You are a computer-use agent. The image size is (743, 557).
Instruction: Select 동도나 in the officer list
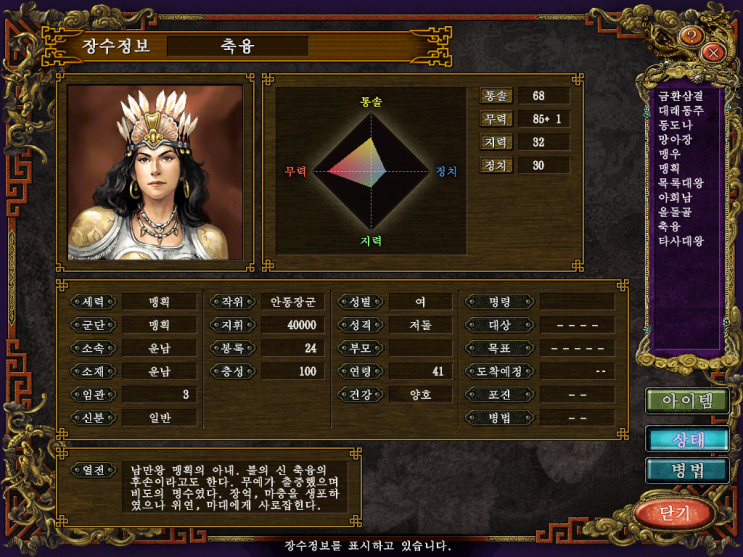click(675, 125)
